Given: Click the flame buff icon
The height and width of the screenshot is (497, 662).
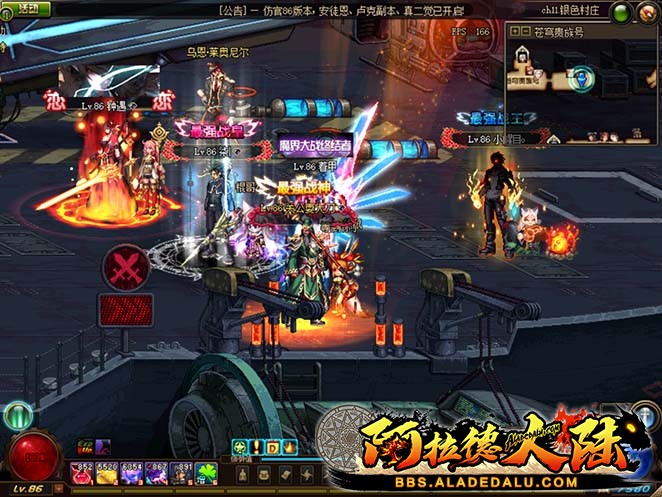Looking at the screenshot, I should [x=290, y=447].
